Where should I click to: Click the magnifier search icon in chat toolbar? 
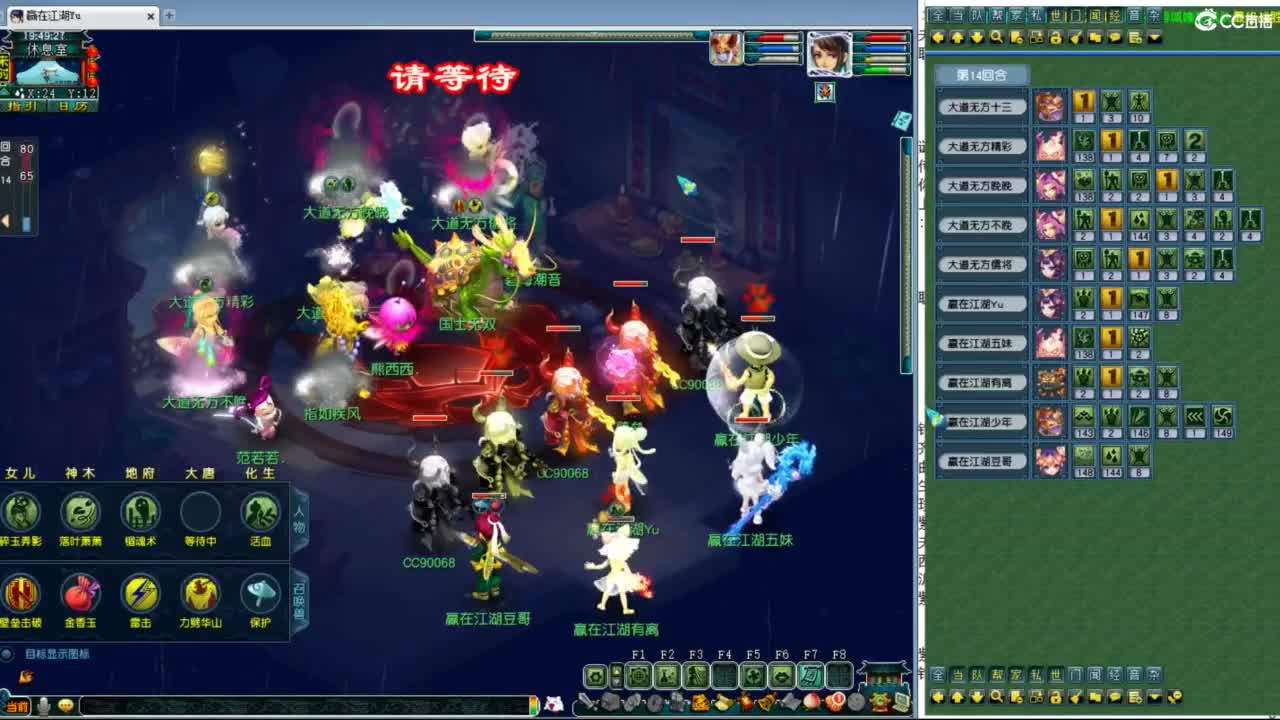pyautogui.click(x=997, y=36)
